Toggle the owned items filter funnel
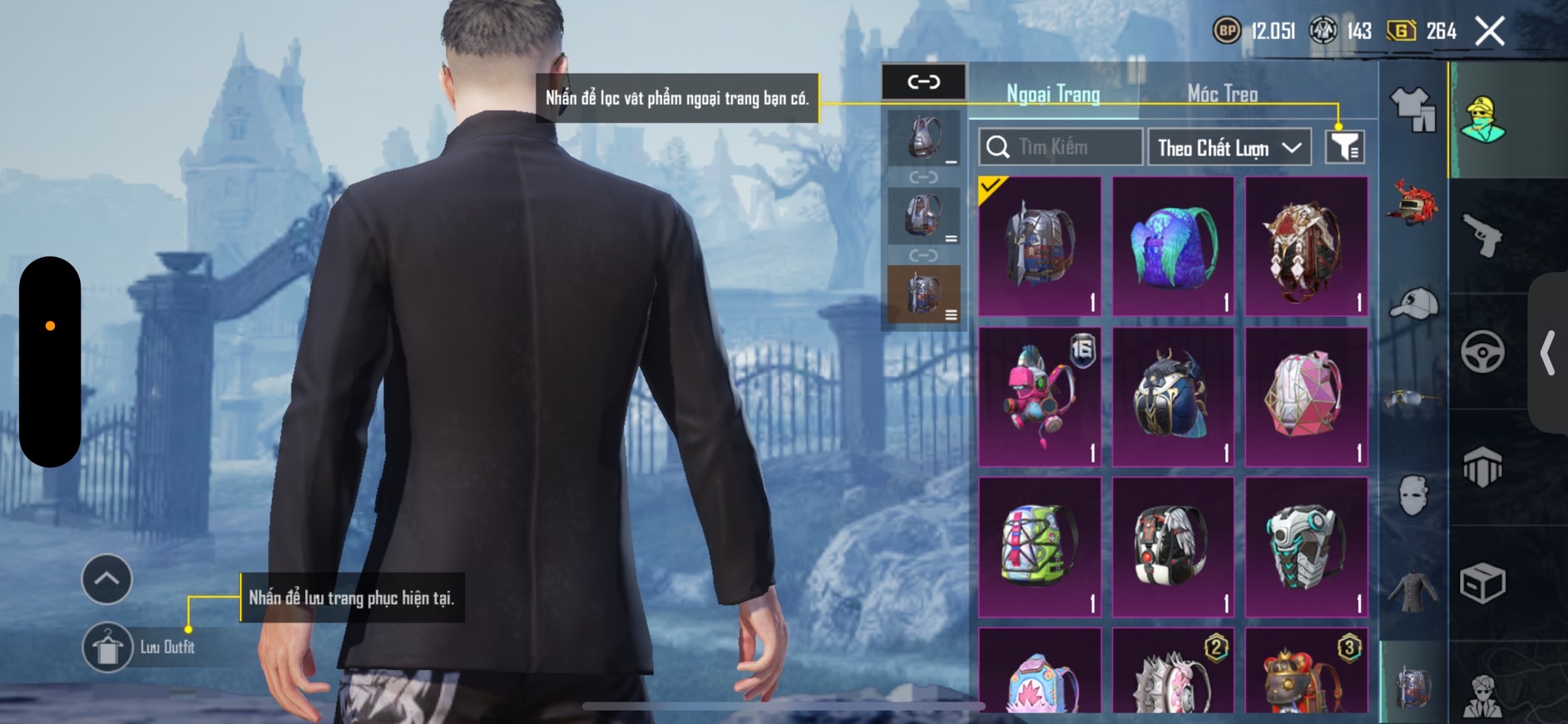The height and width of the screenshot is (724, 1568). (x=1344, y=147)
